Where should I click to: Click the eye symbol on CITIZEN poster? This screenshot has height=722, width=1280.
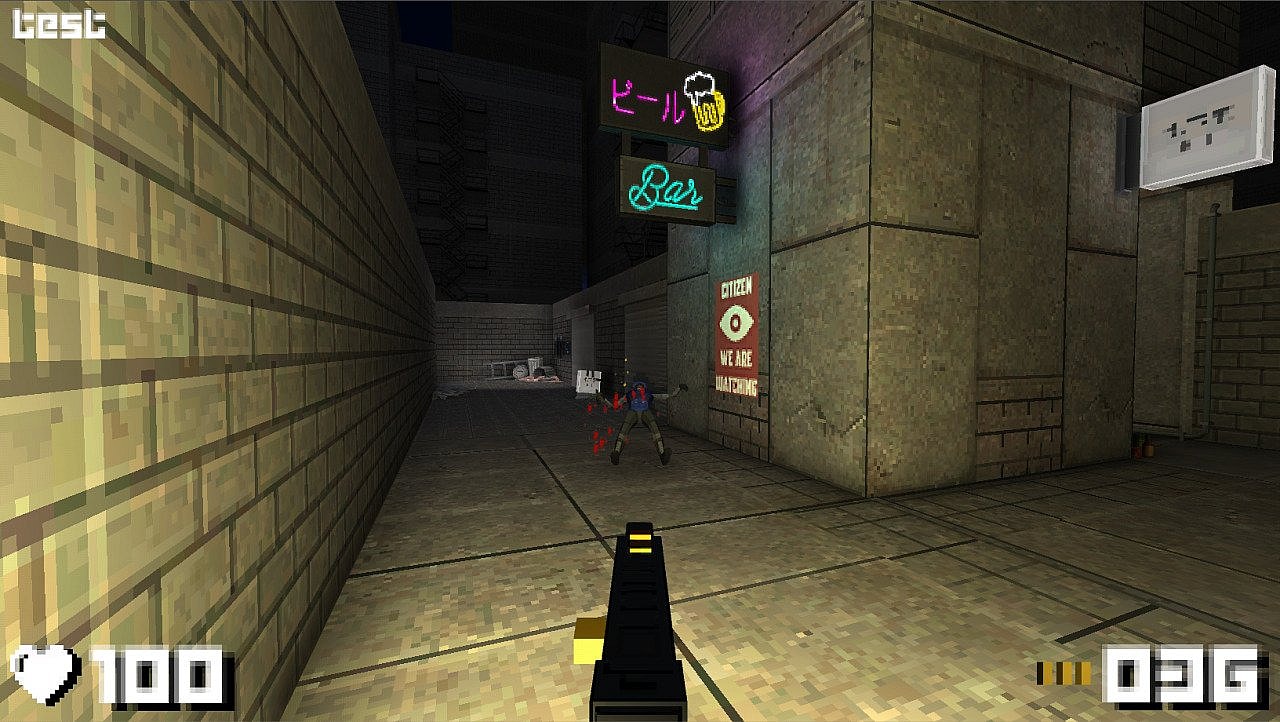[737, 322]
